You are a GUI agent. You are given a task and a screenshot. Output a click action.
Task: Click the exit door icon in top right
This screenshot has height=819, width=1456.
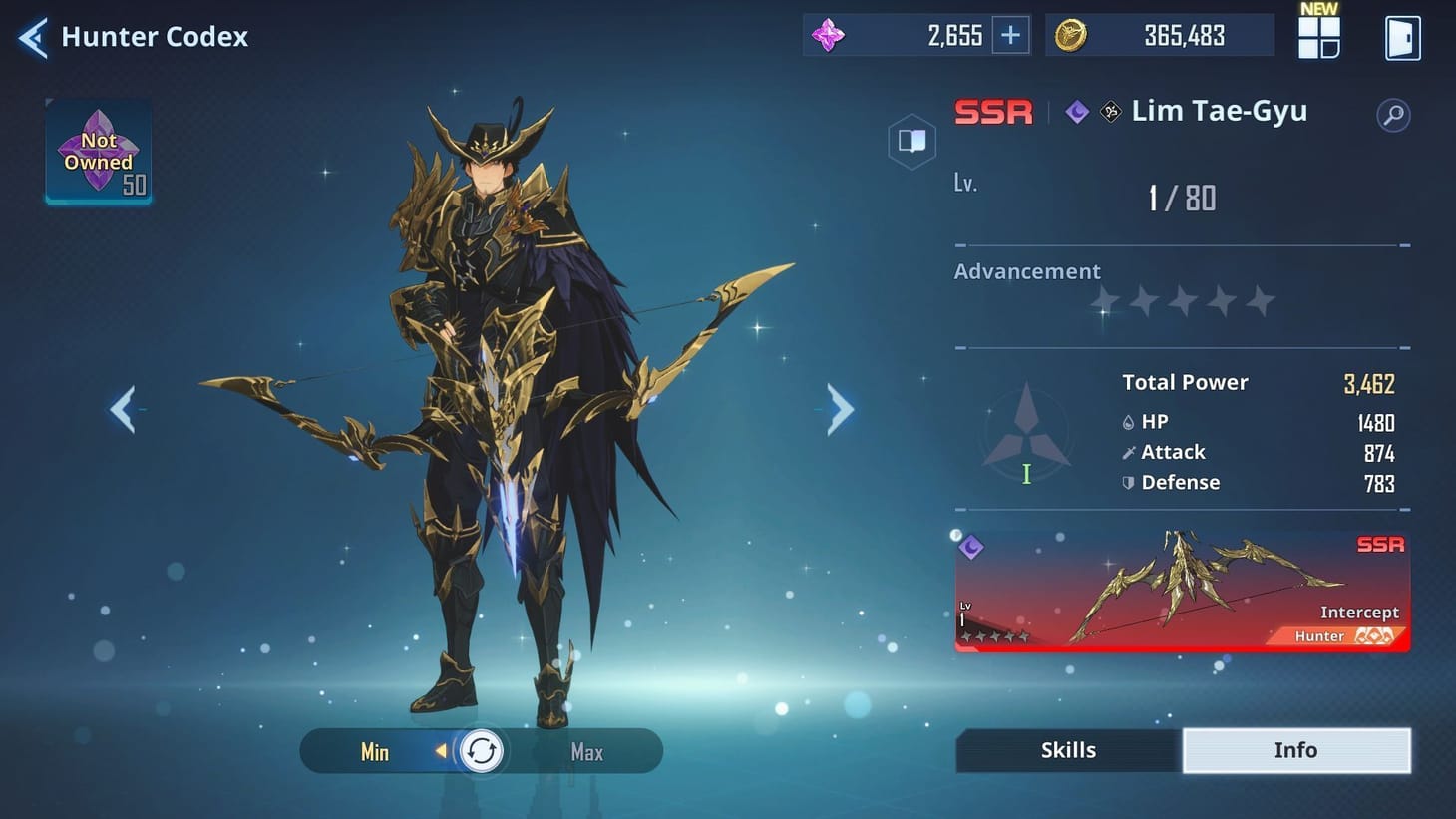click(x=1405, y=37)
